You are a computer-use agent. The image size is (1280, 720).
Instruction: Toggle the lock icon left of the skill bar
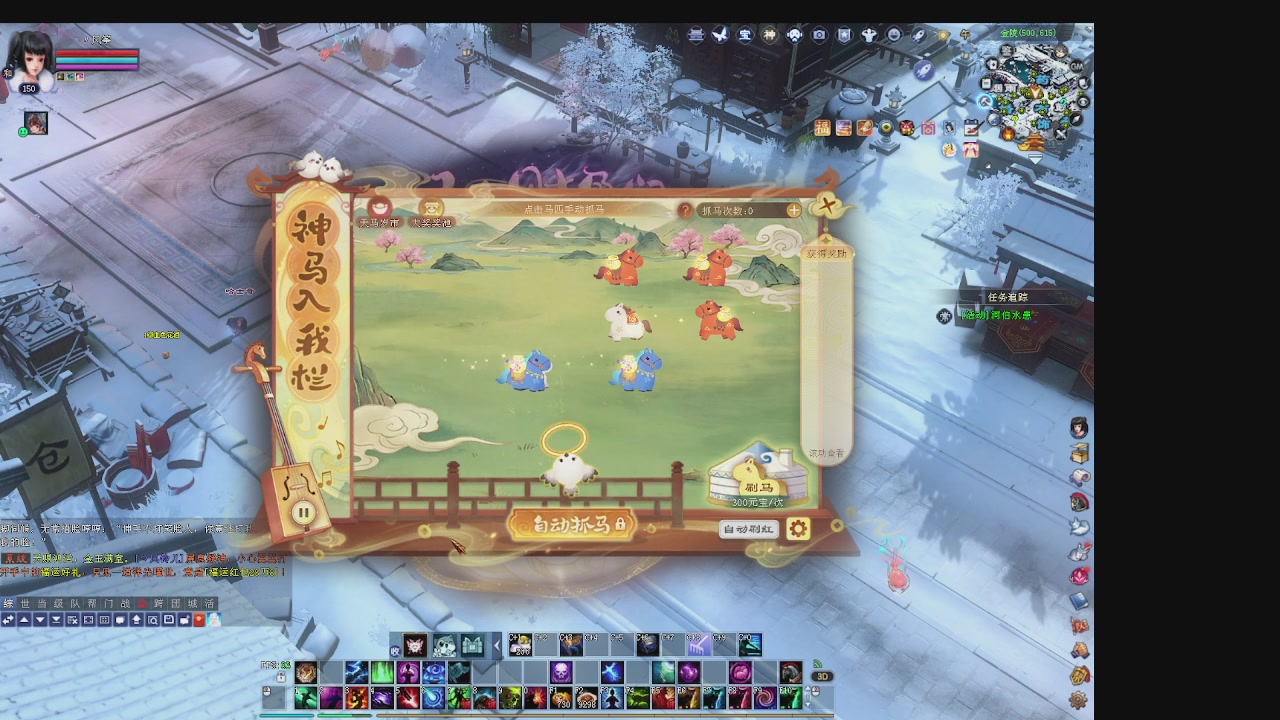tap(281, 676)
